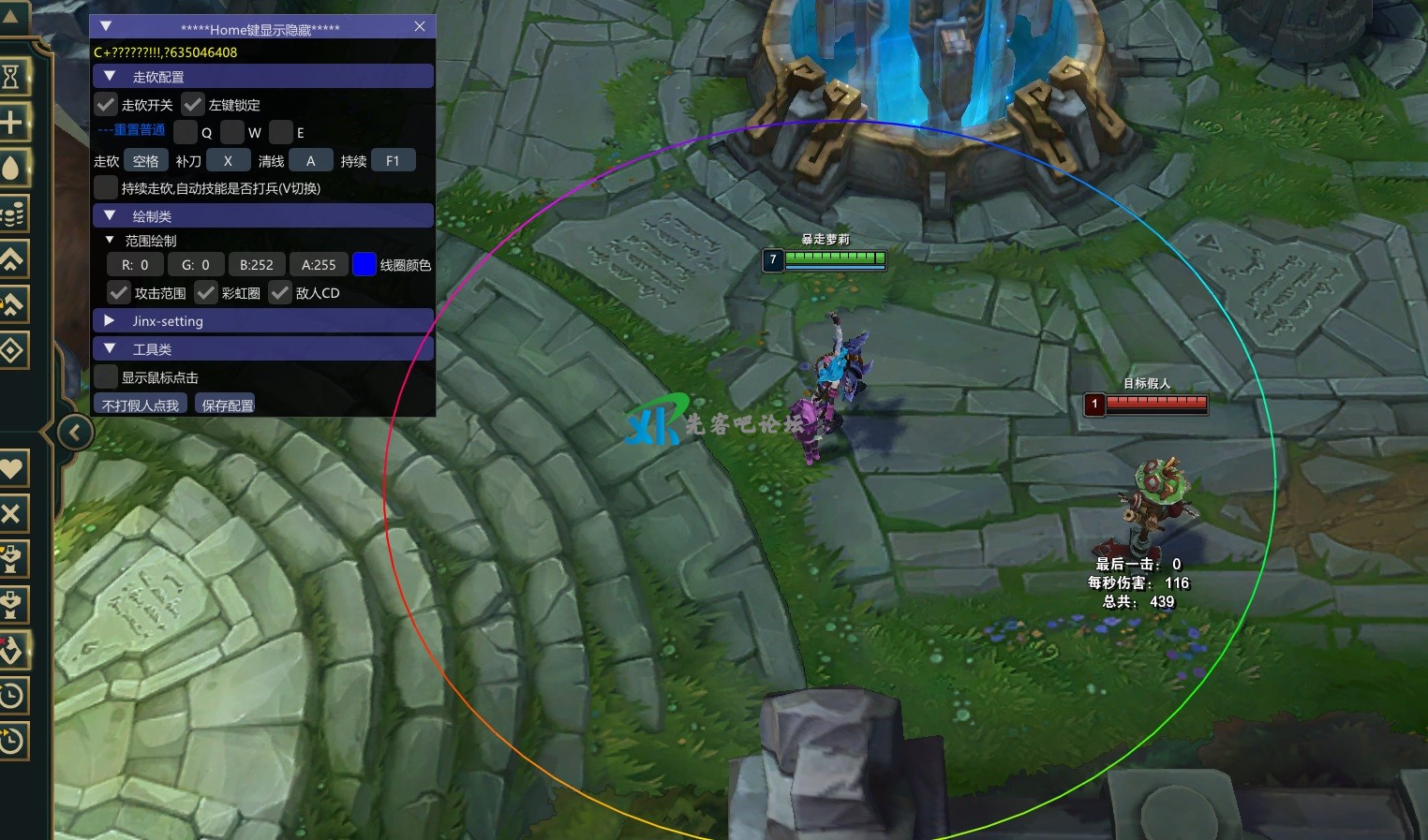
Task: Collapse the 走砍配置 section header
Action: [110, 77]
